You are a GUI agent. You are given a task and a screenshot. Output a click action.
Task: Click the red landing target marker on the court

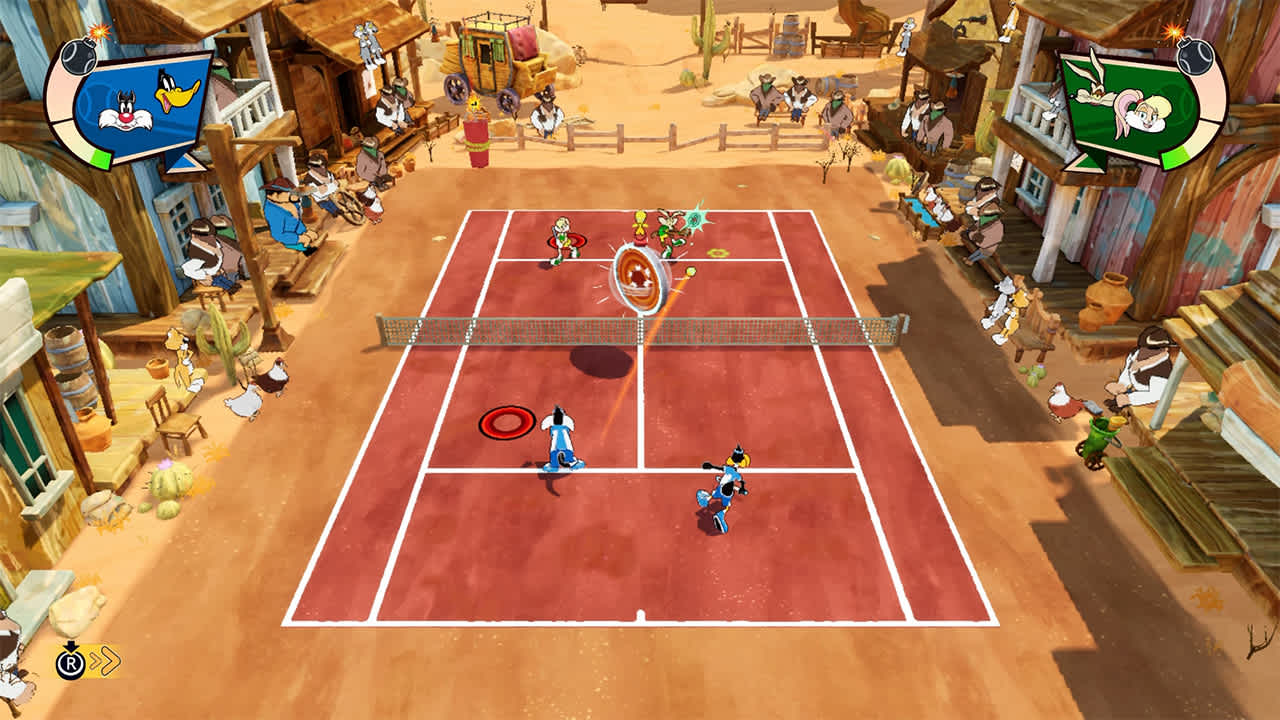[x=505, y=423]
